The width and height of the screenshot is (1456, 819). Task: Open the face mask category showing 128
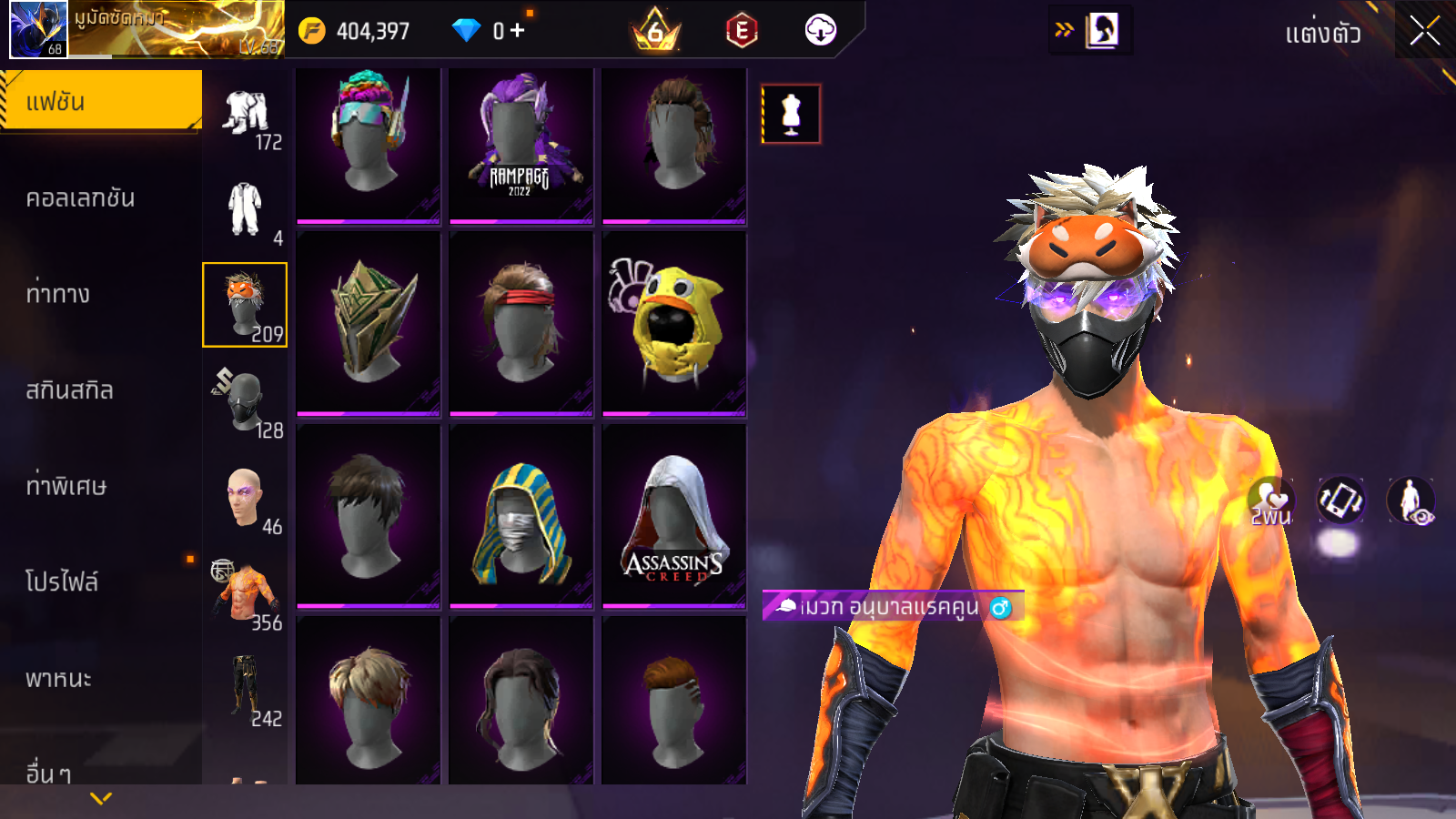246,401
